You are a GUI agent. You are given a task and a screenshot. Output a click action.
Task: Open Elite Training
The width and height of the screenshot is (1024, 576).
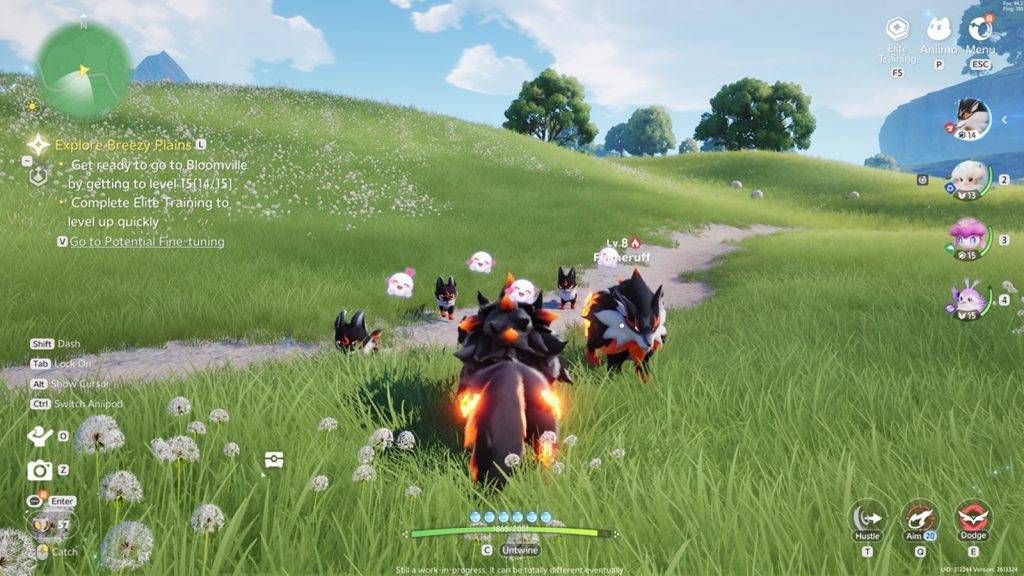pyautogui.click(x=897, y=30)
